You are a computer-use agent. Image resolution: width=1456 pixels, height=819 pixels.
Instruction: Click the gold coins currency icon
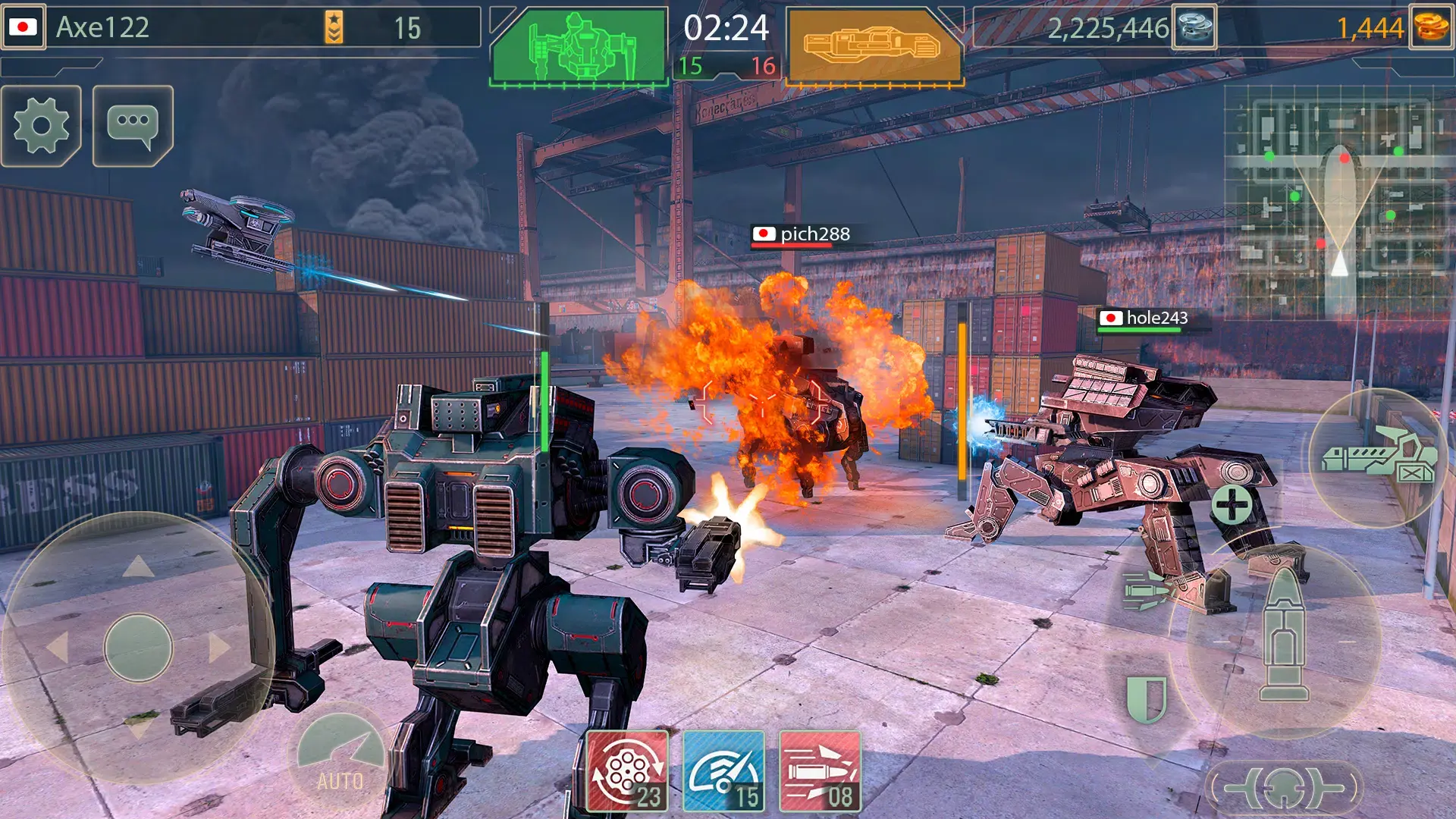pyautogui.click(x=1431, y=27)
